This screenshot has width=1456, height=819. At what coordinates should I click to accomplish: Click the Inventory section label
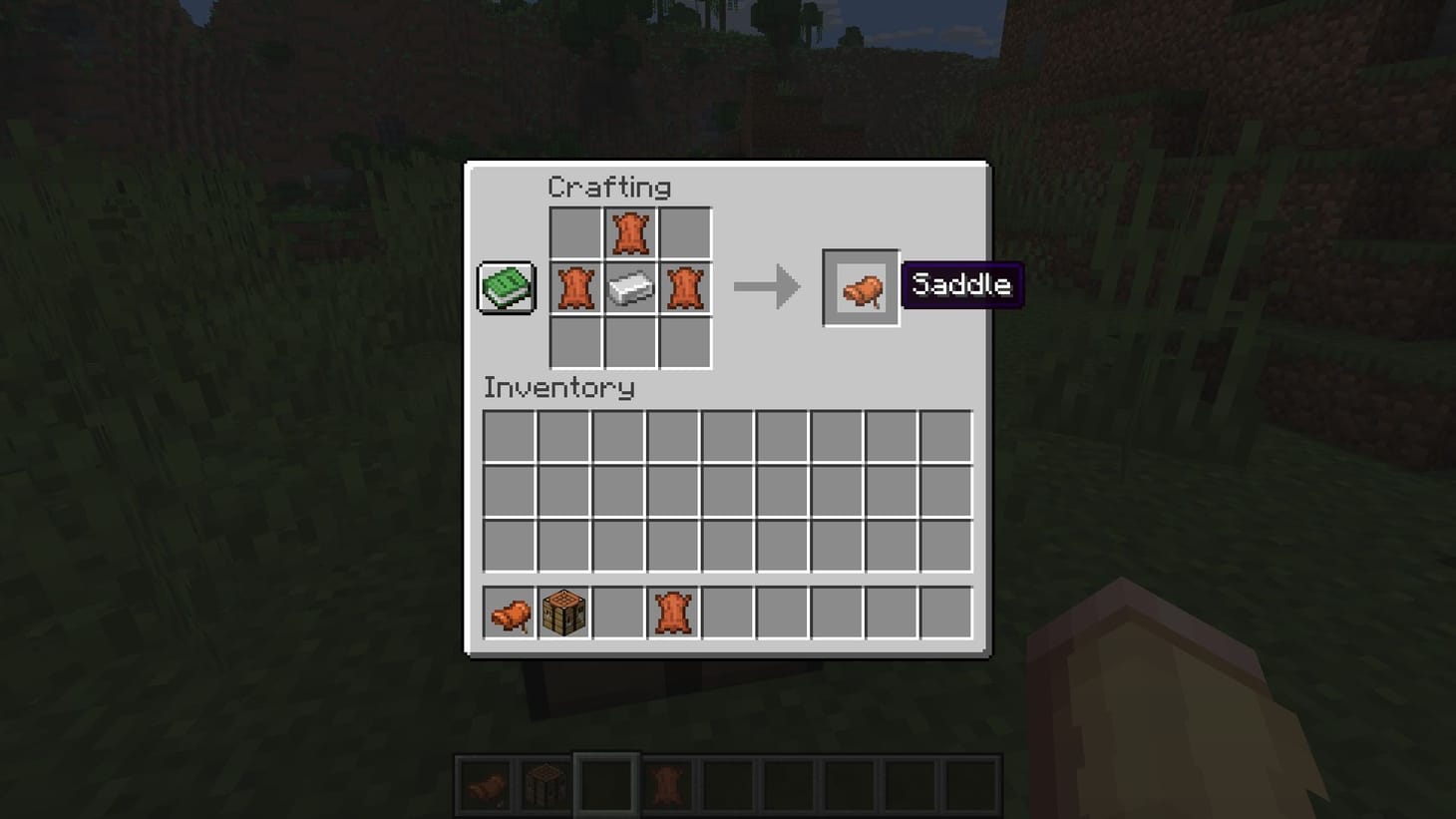(558, 389)
